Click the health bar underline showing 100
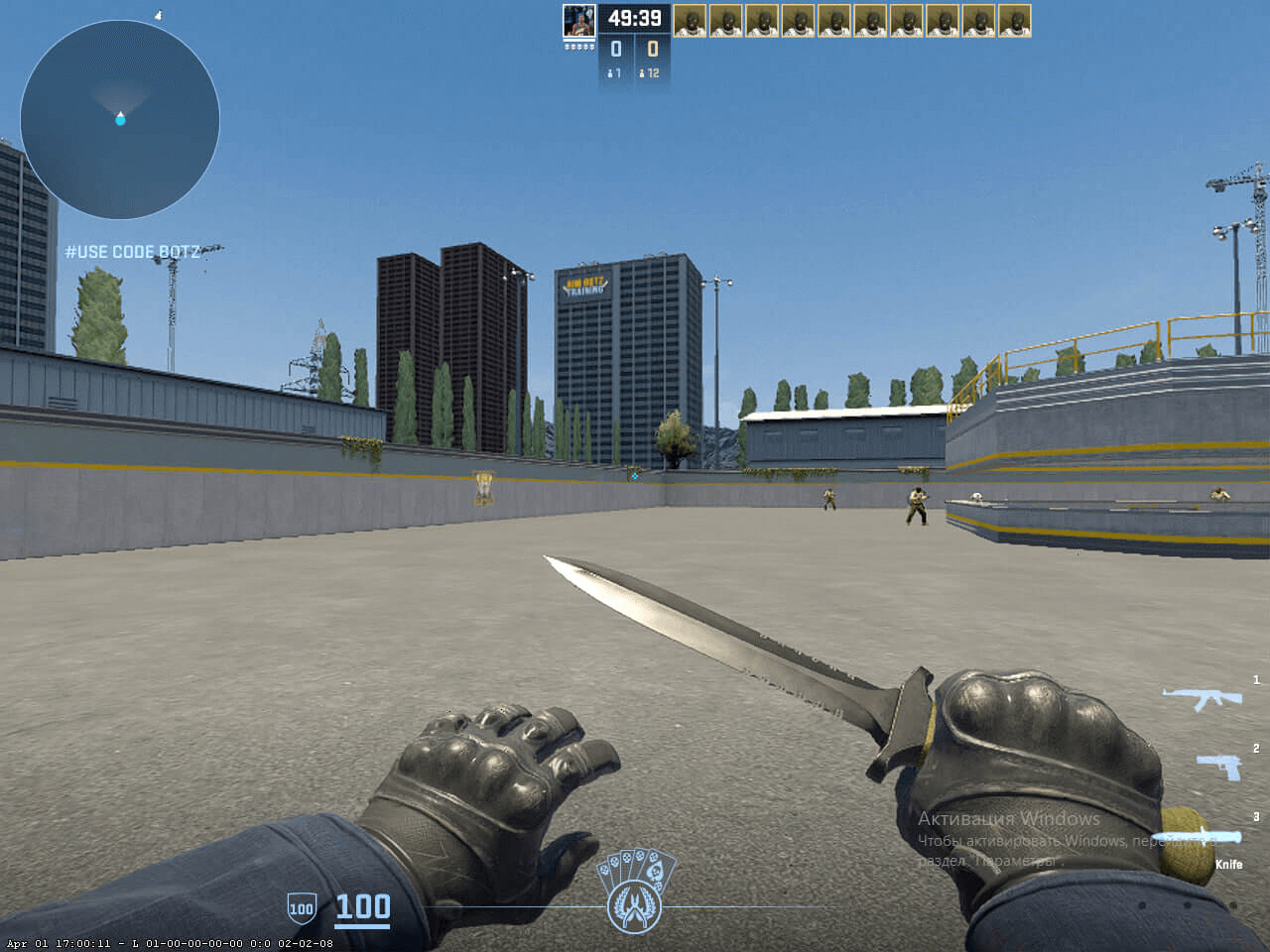 point(363,923)
